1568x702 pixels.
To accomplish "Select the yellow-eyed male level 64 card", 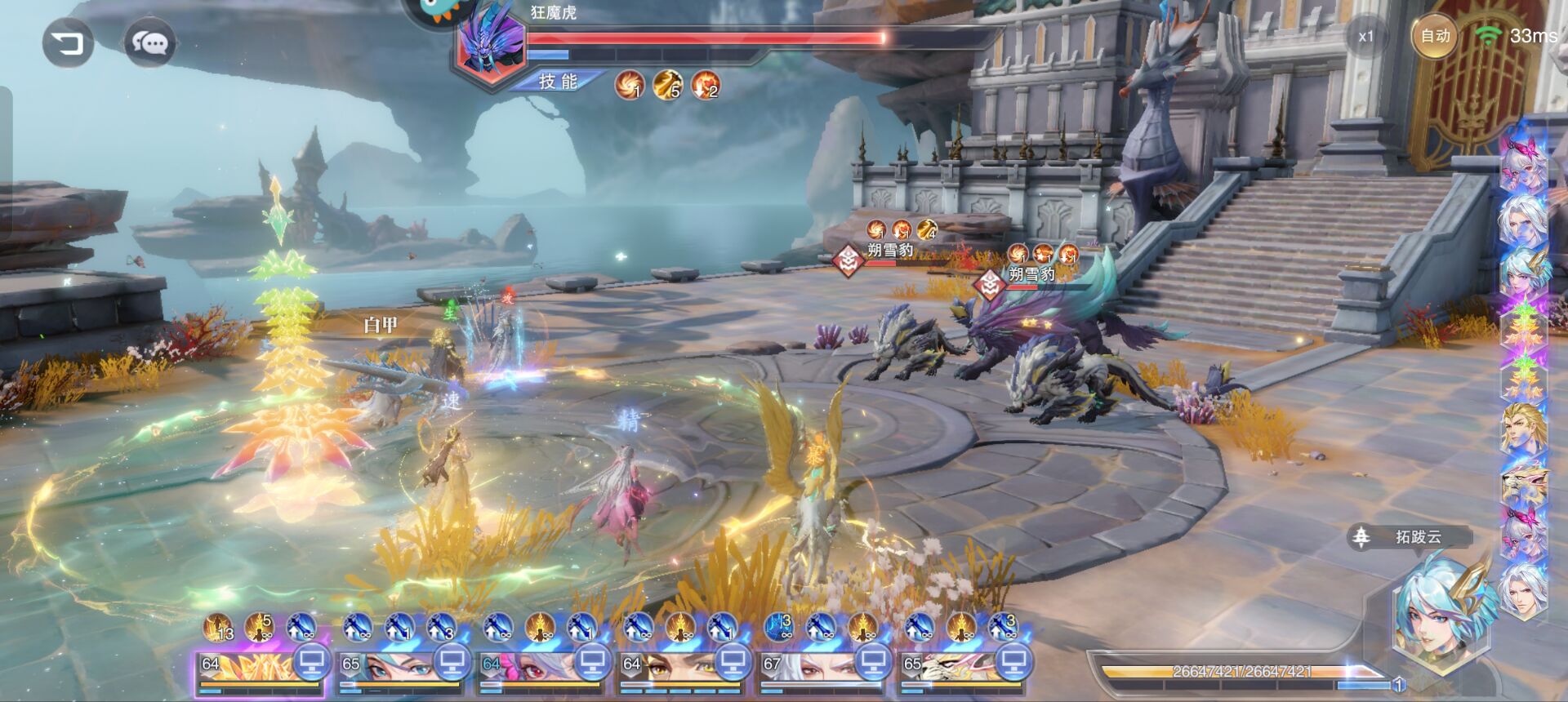I will (665, 669).
